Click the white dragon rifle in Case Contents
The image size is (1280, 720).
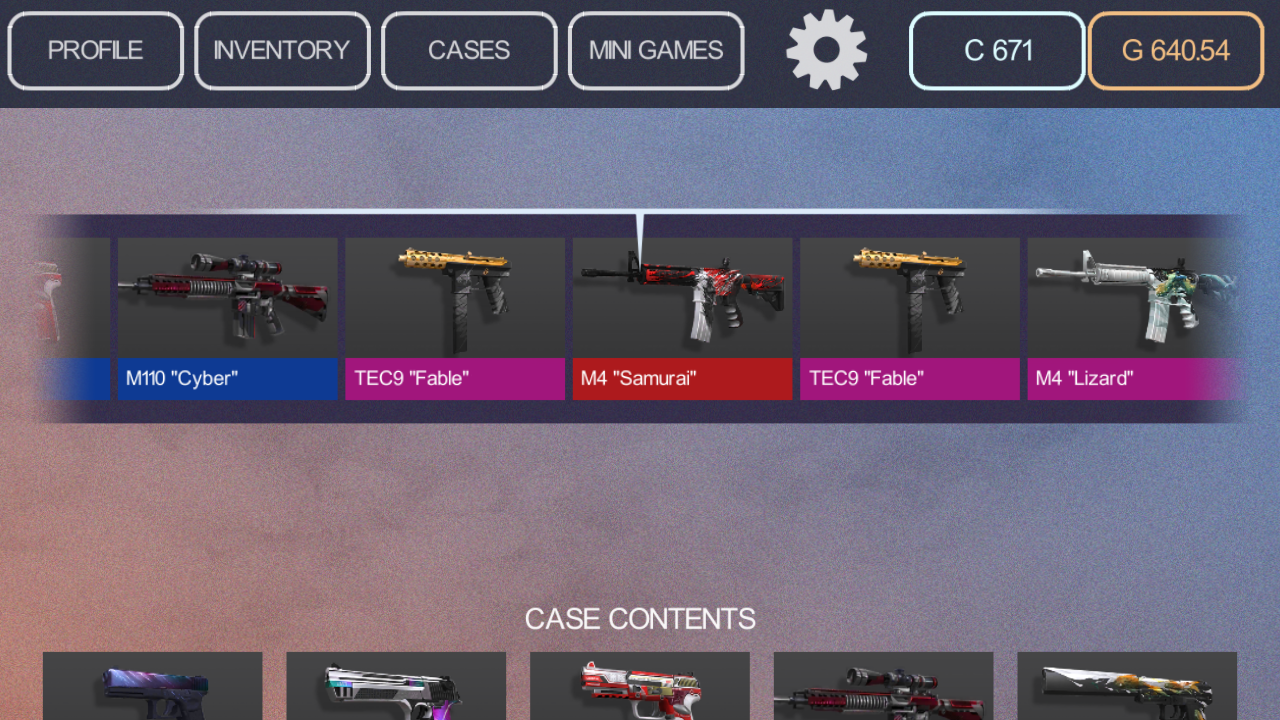point(1127,690)
